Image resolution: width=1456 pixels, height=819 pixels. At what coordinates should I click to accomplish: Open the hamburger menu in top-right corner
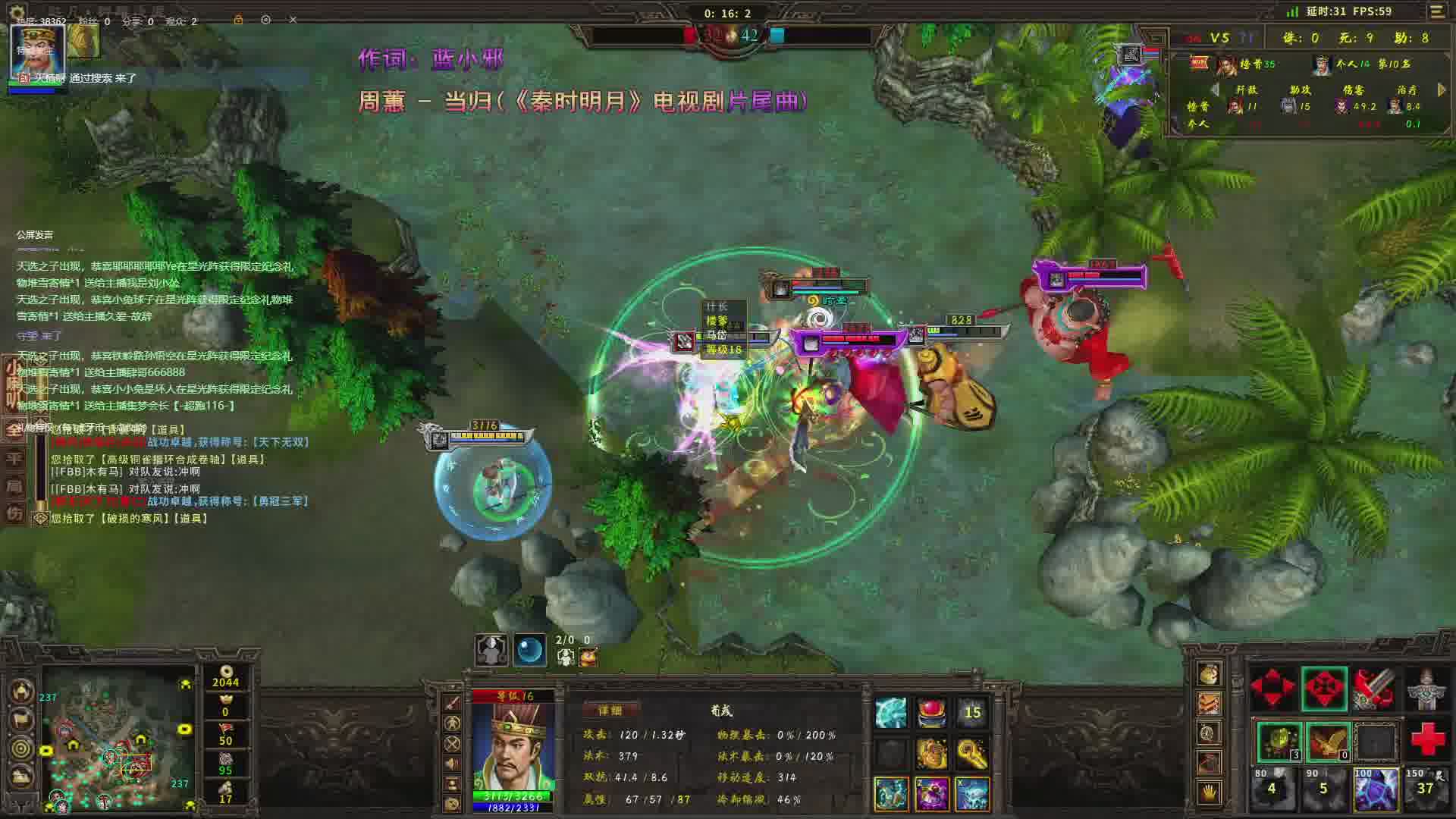tap(1437, 12)
